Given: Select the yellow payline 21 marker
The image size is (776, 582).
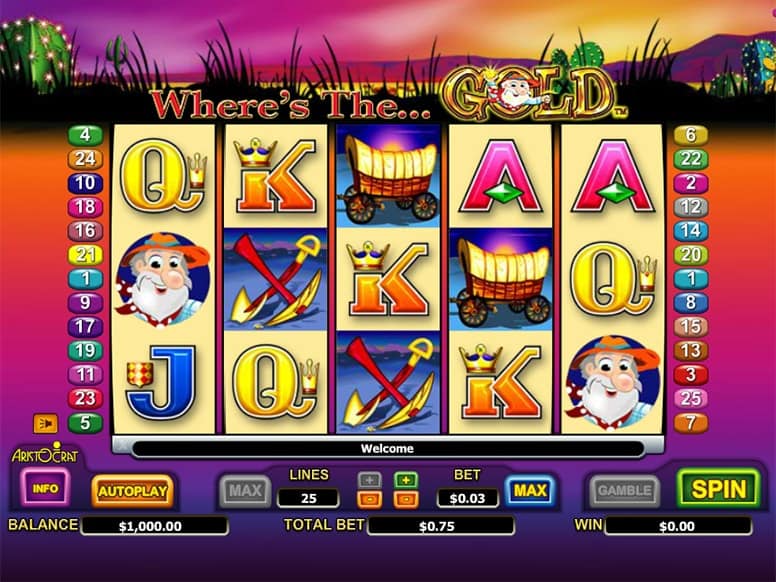Looking at the screenshot, I should 85,254.
